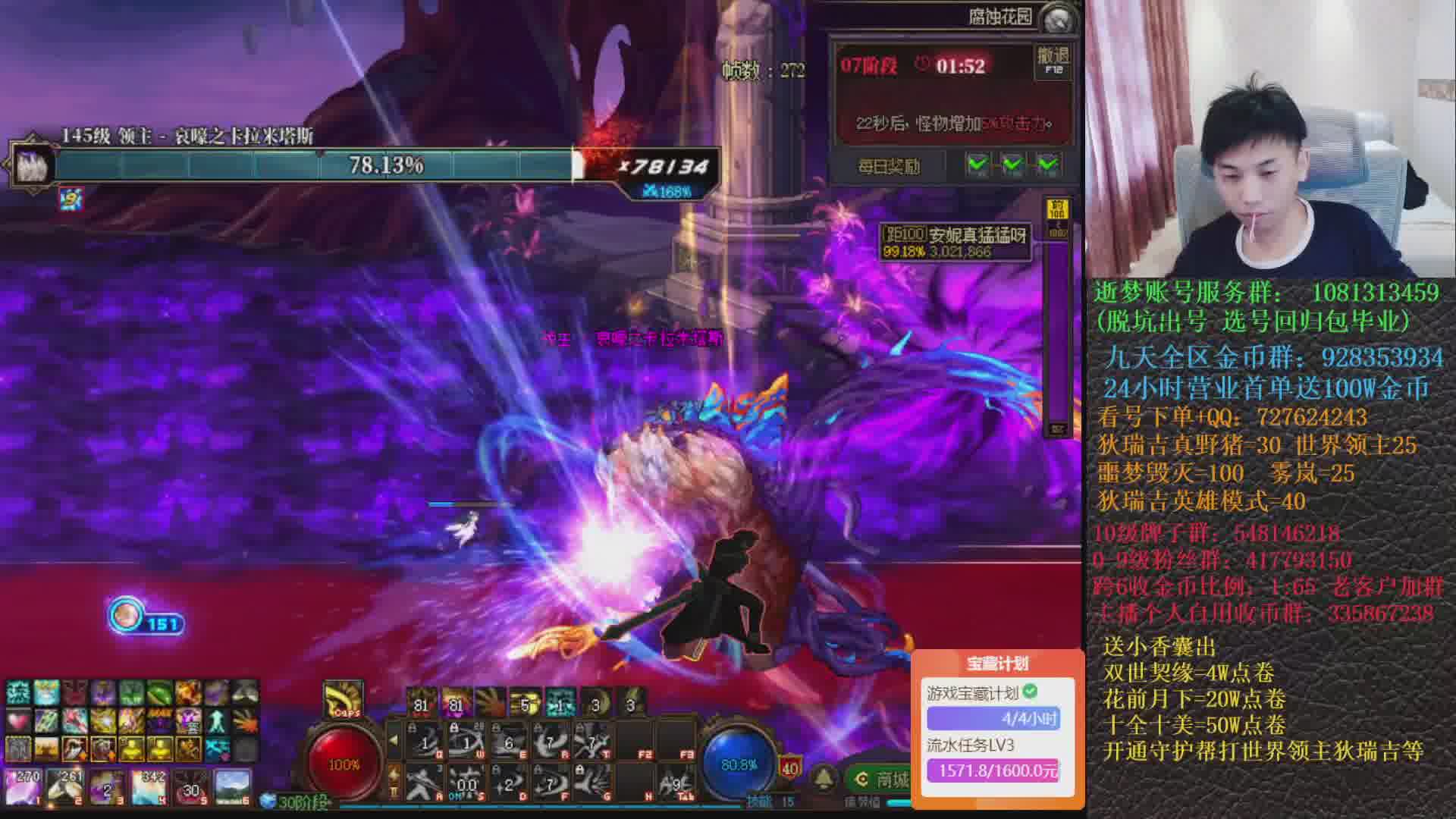Activate the skill bound to A
Viewport: 1456px width, 819px height.
tap(426, 782)
